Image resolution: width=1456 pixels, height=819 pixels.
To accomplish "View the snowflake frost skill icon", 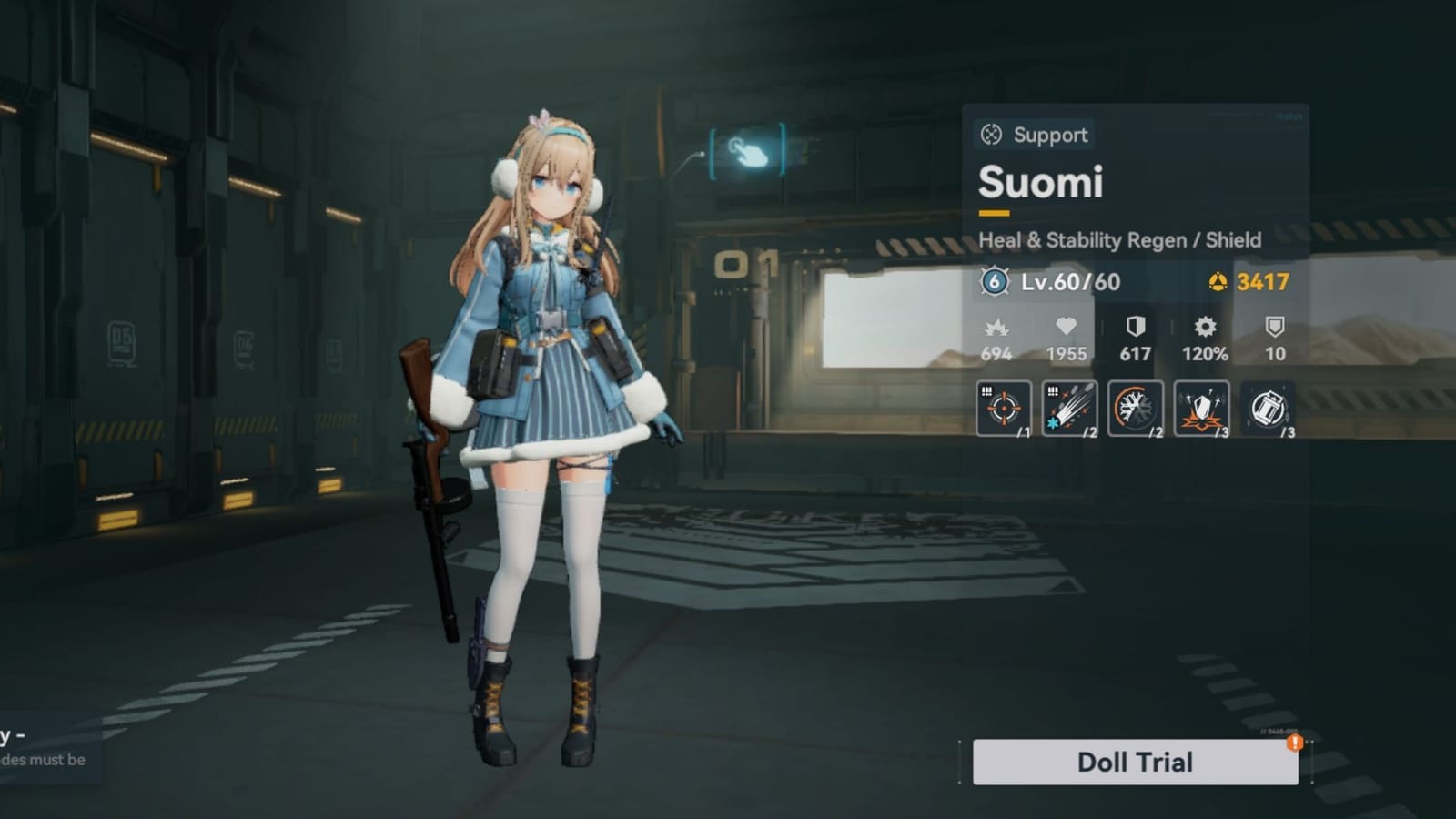I will (1135, 409).
